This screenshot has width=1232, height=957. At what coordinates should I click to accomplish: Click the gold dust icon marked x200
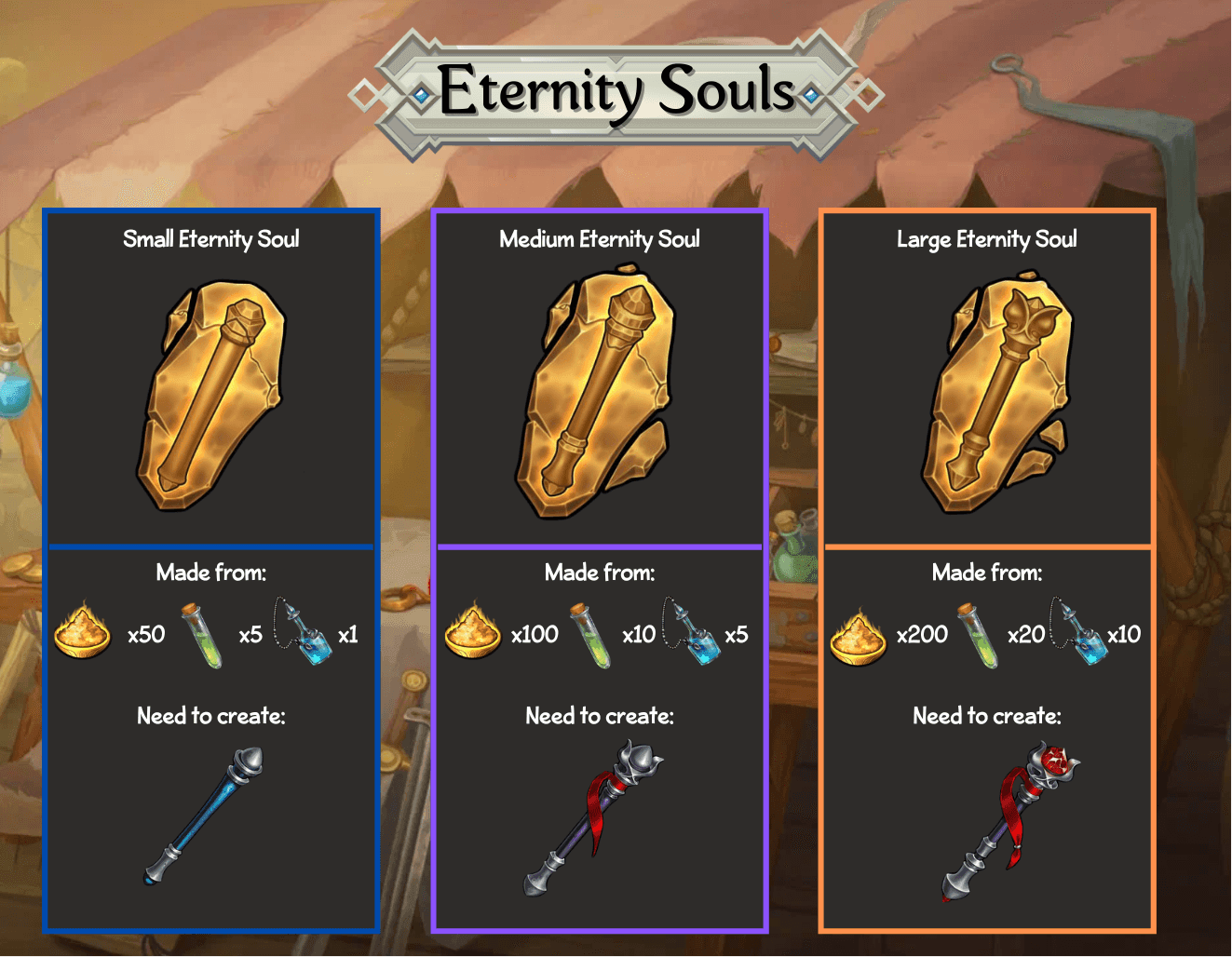click(858, 636)
